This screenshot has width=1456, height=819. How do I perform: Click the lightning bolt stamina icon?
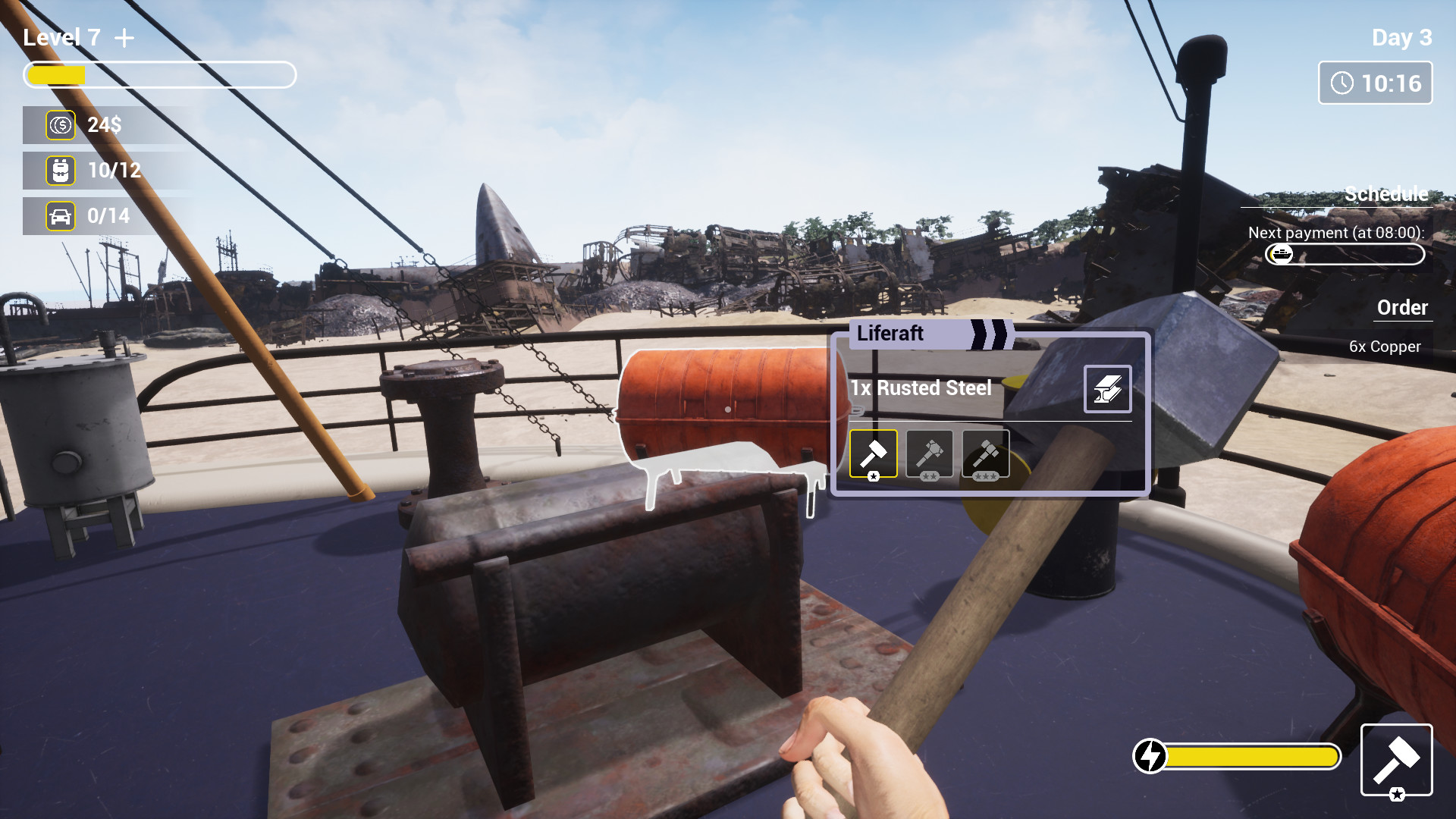(x=1151, y=755)
